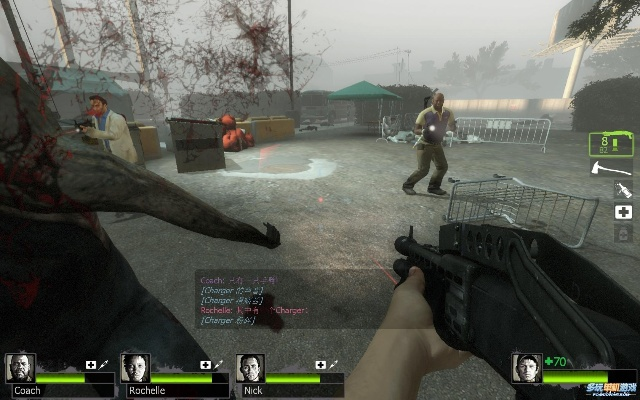Click your own survivor portrait

[x=526, y=367]
